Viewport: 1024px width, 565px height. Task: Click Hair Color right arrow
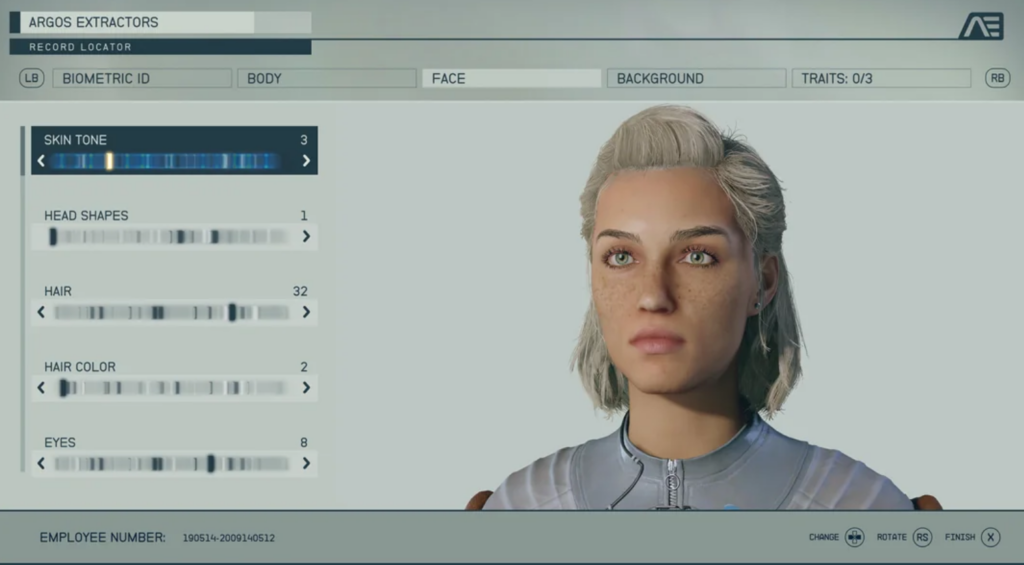pyautogui.click(x=306, y=388)
